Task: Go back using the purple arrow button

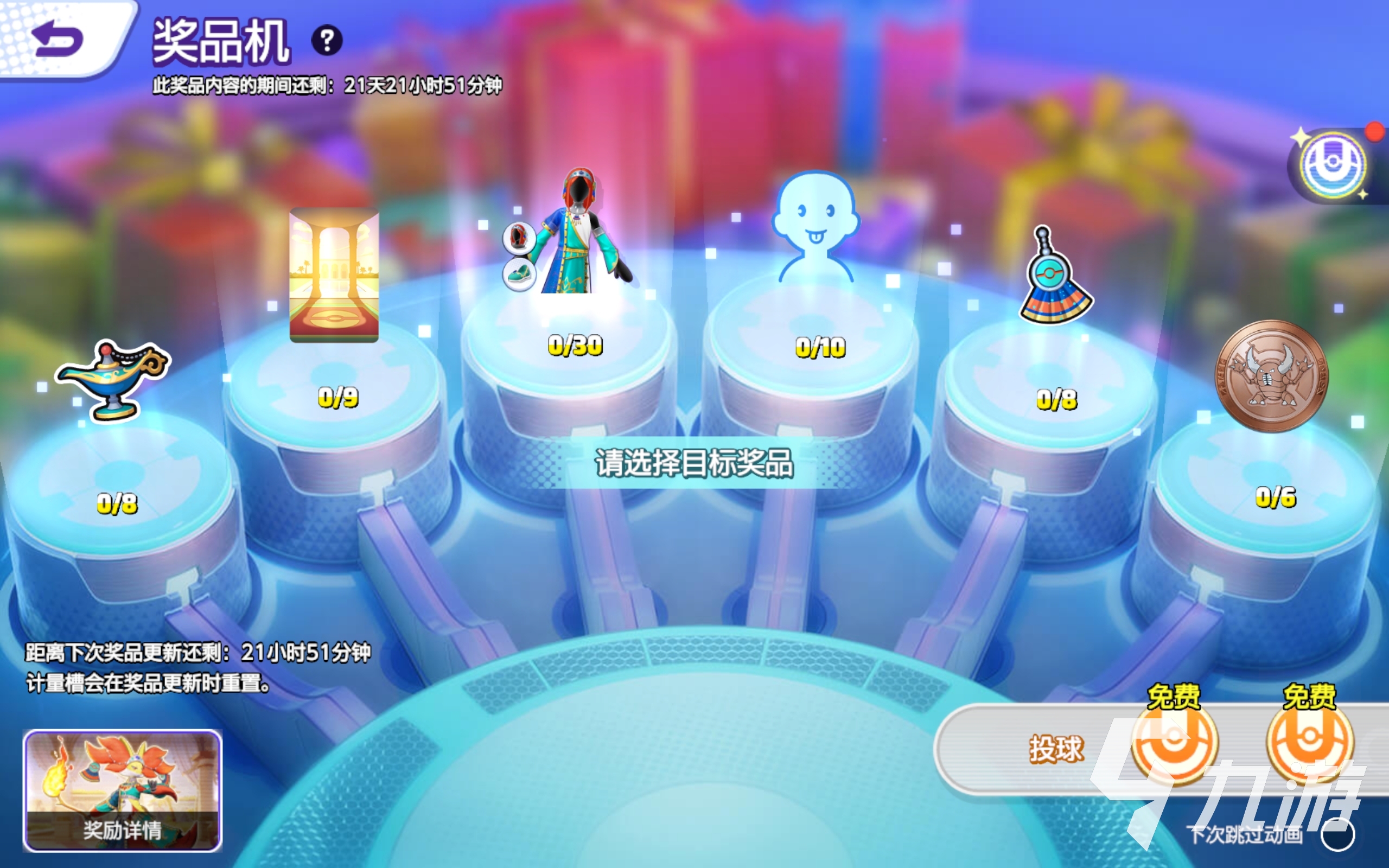Action: [x=58, y=39]
